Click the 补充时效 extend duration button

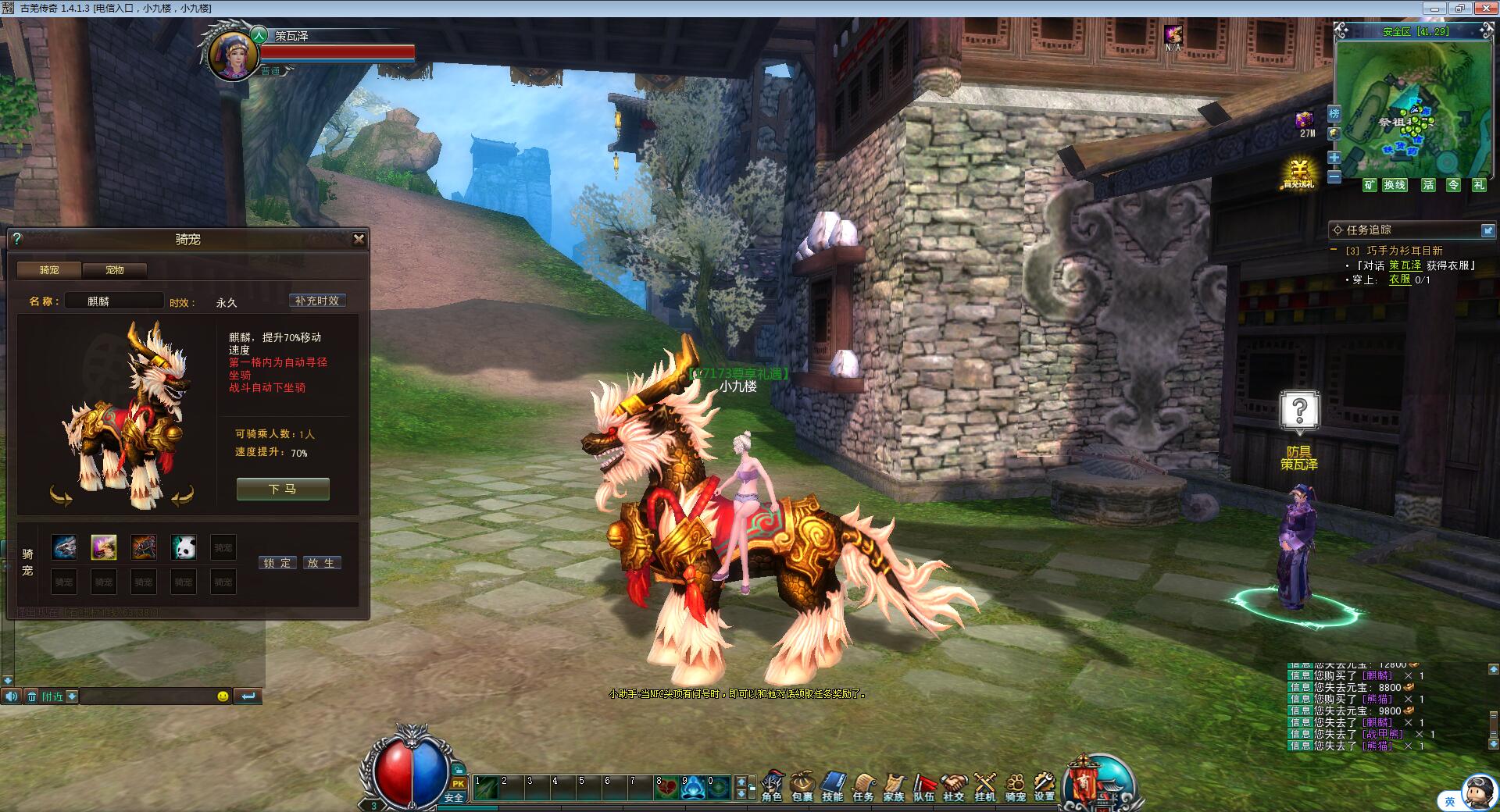tap(317, 301)
